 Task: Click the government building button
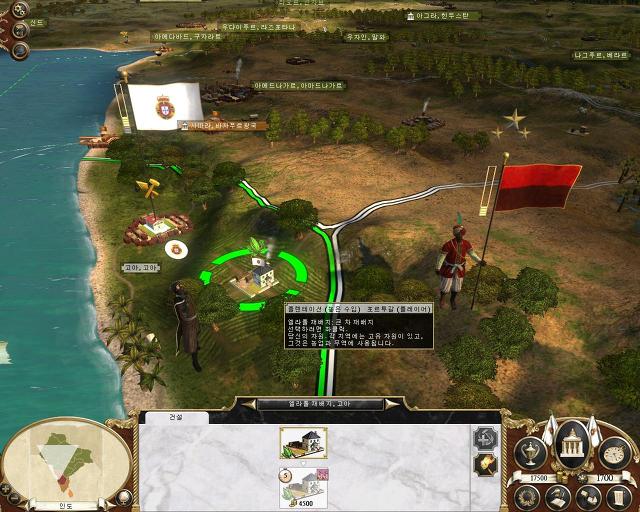(x=574, y=441)
